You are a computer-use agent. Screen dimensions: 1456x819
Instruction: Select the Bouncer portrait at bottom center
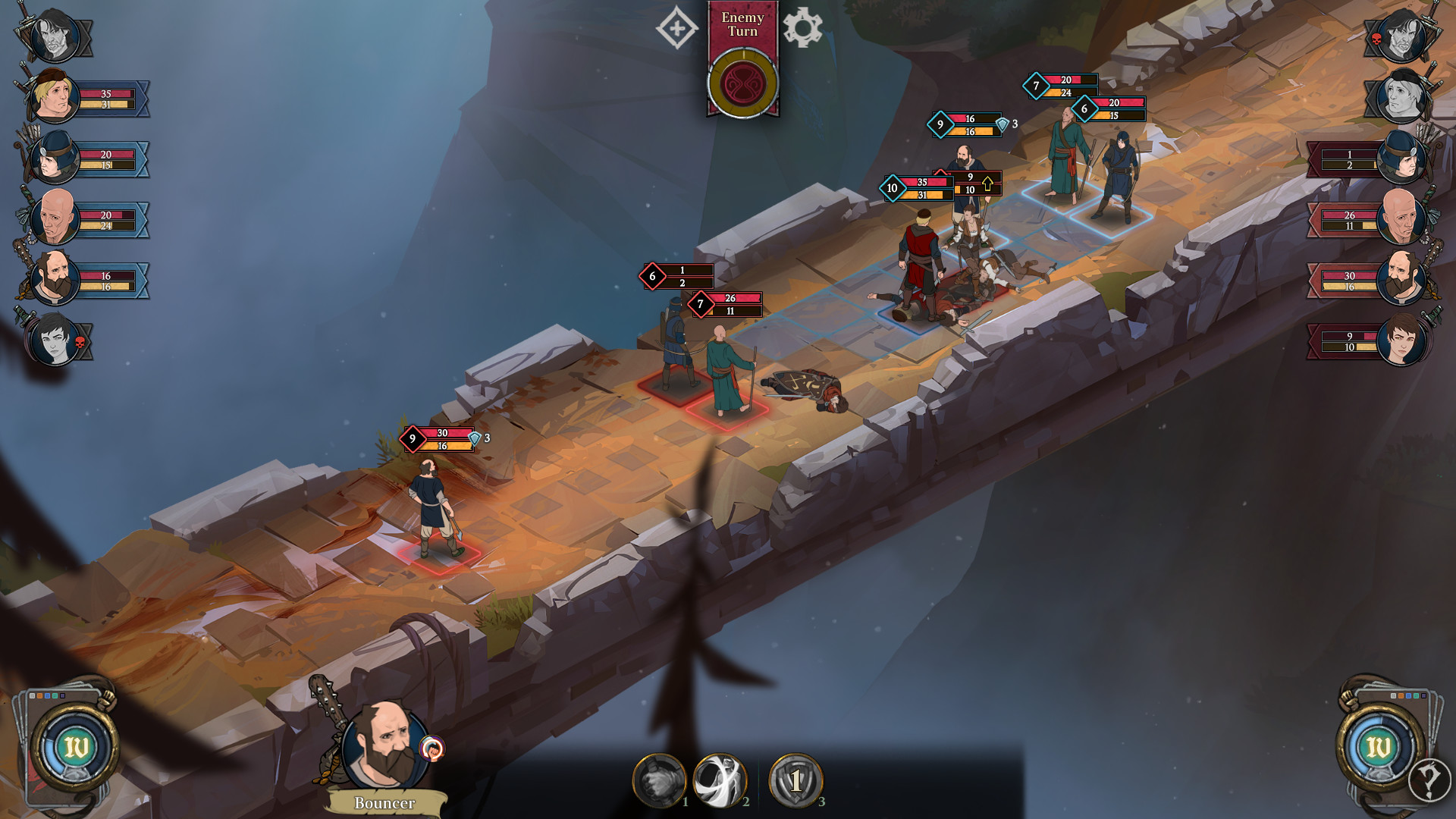(x=387, y=743)
